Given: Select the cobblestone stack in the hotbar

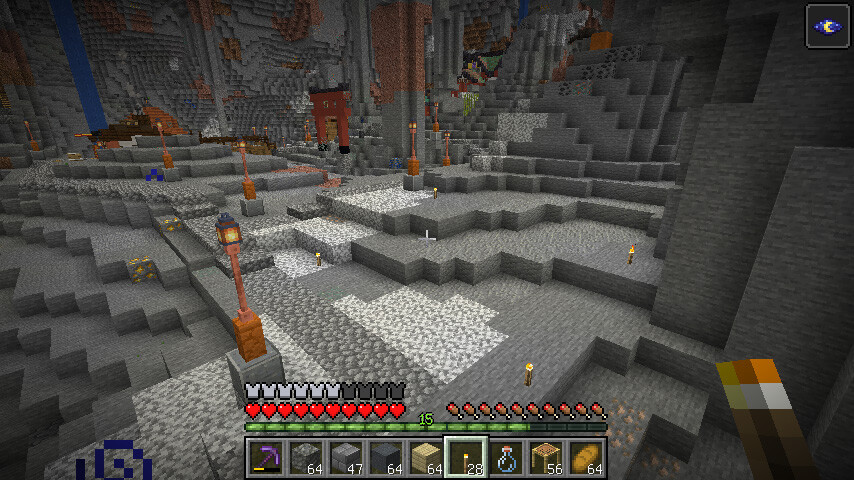Looking at the screenshot, I should pos(305,458).
